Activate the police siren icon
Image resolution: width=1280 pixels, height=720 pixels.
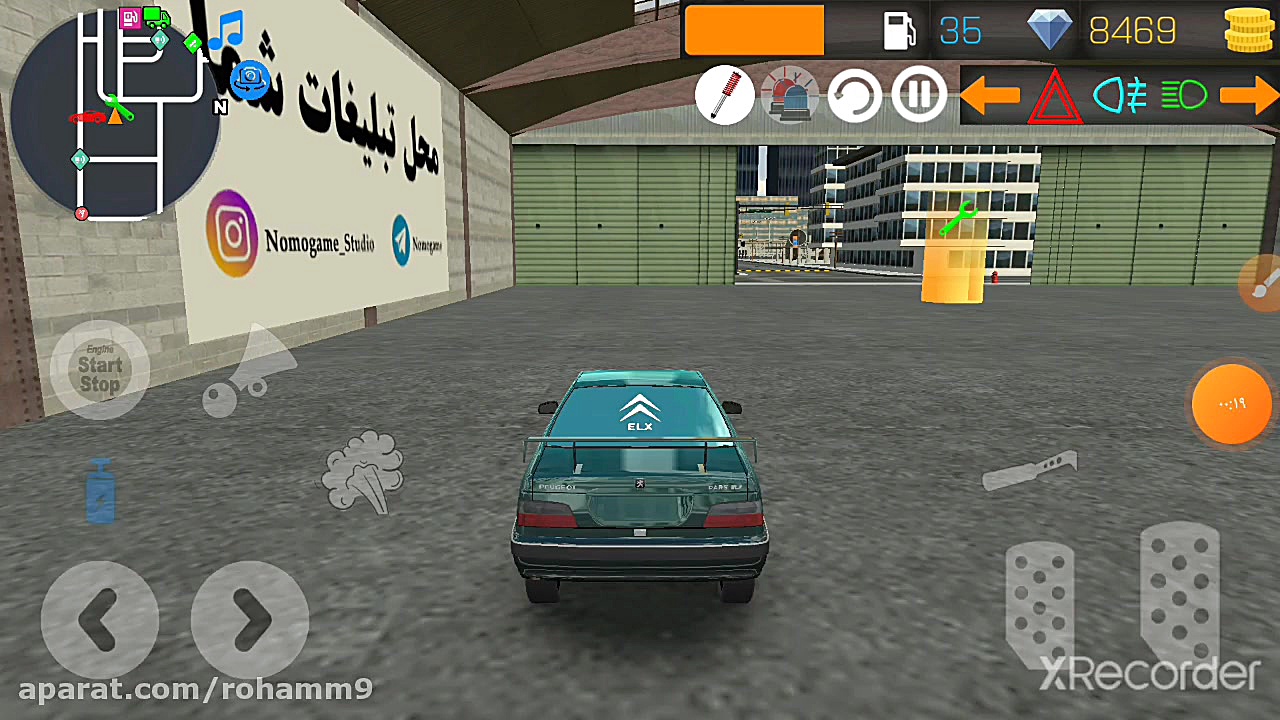pos(789,94)
